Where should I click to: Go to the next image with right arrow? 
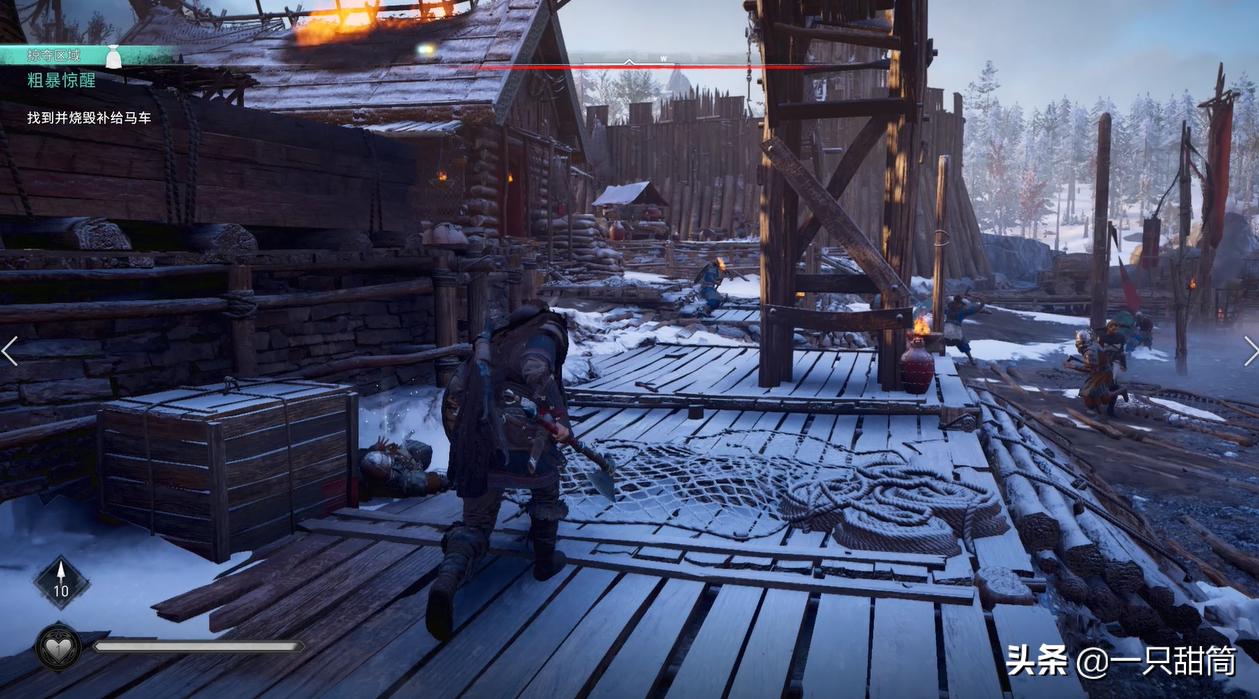coord(1249,350)
